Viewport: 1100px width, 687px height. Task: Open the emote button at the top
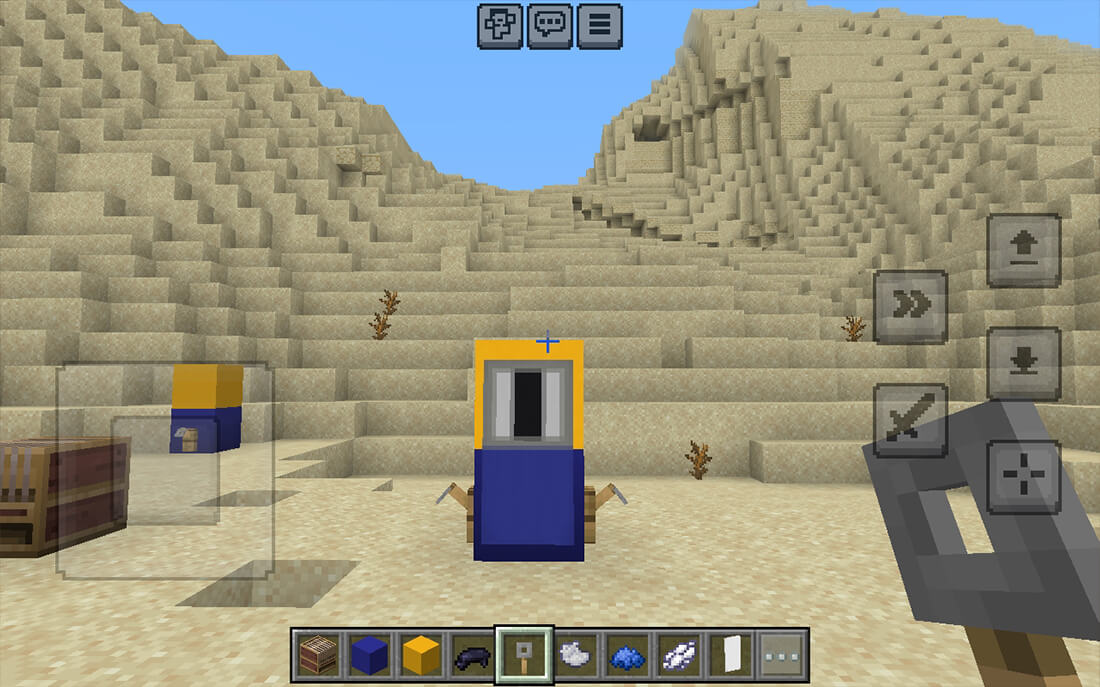pyautogui.click(x=500, y=26)
